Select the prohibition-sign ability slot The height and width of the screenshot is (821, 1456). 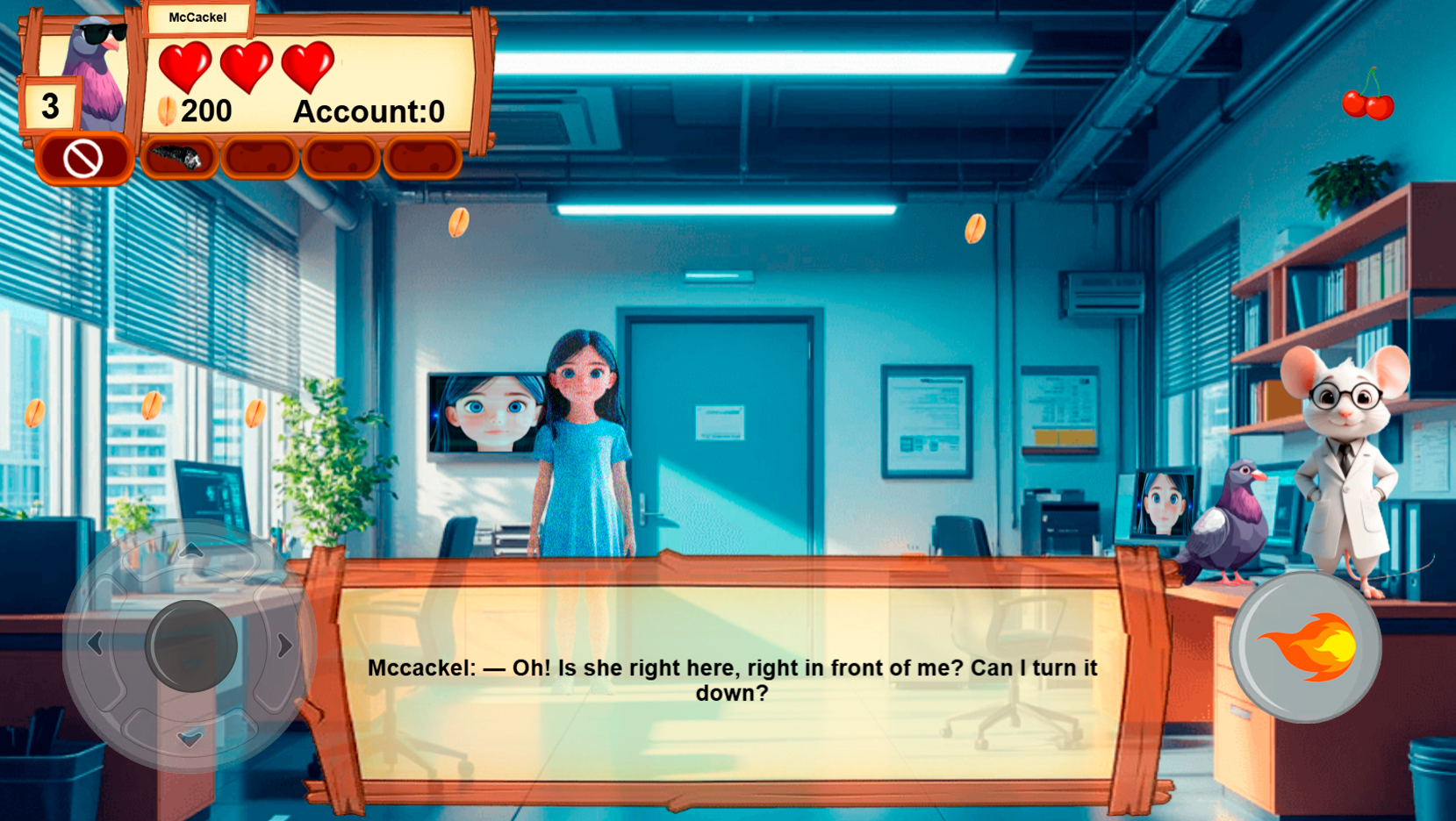coord(82,160)
